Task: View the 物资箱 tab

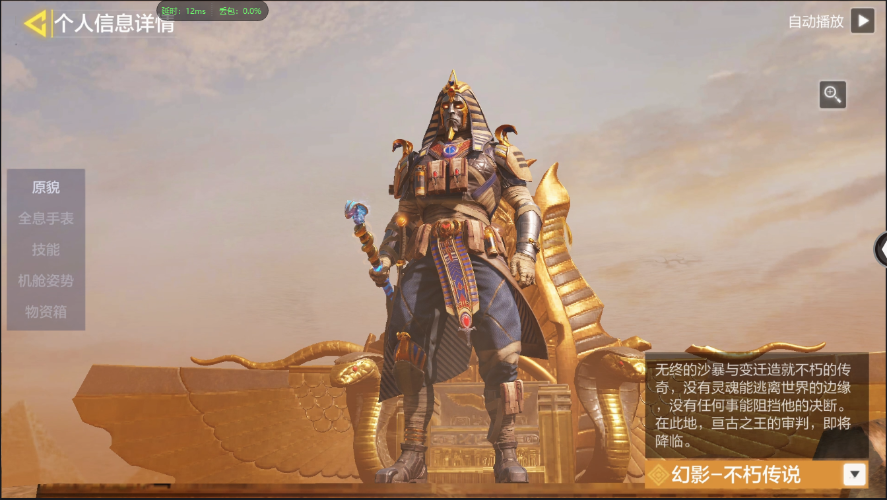Action: [x=46, y=312]
